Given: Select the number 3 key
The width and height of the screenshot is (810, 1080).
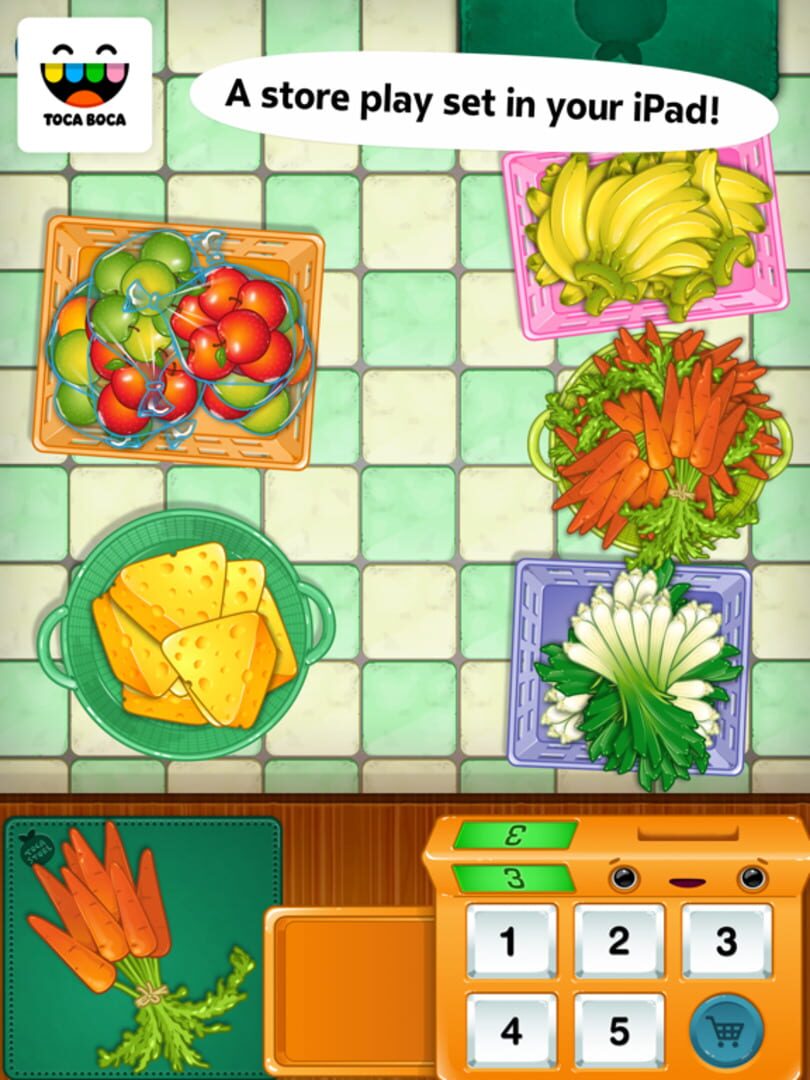Looking at the screenshot, I should (726, 942).
